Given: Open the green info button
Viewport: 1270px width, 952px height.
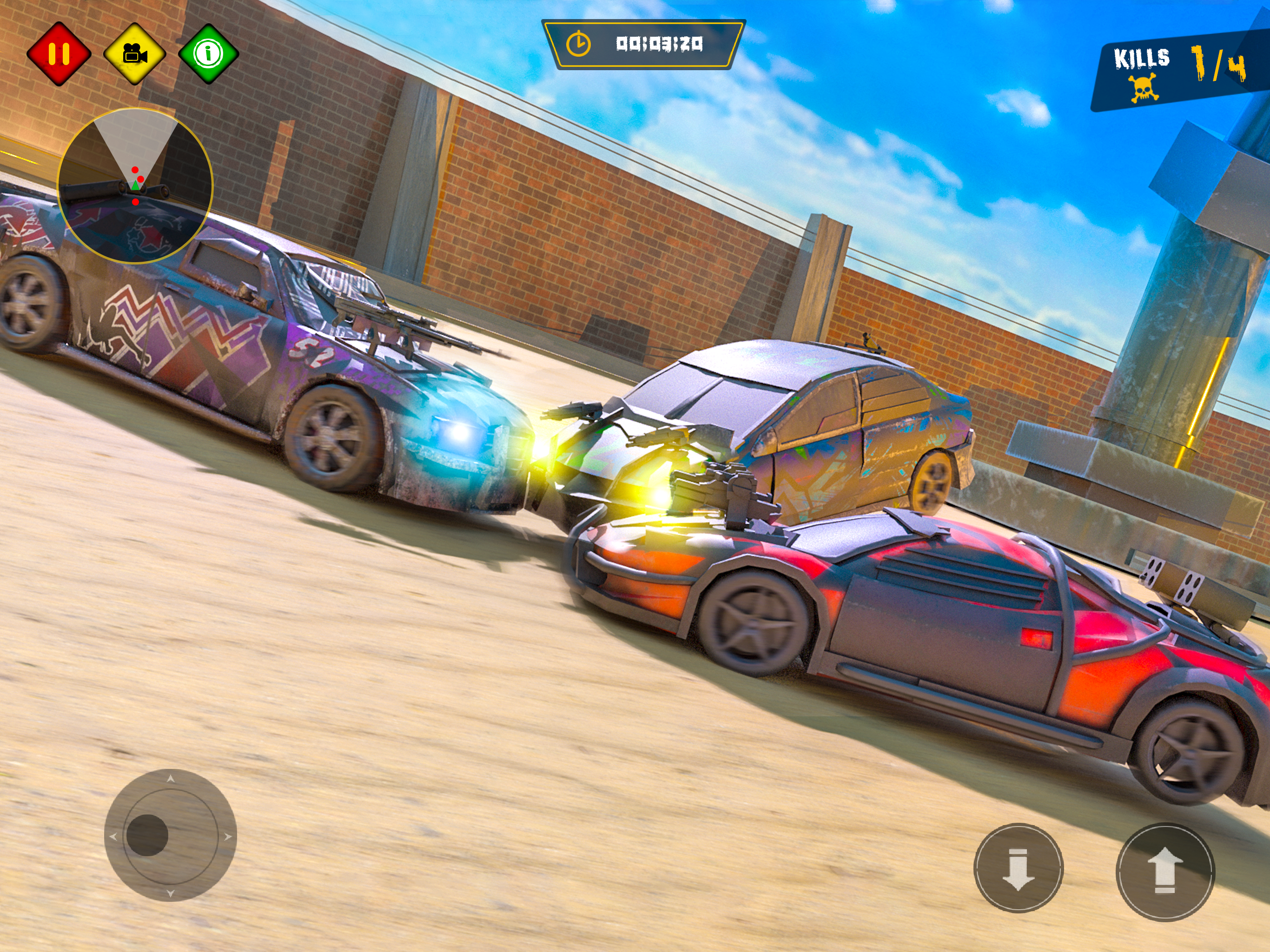Looking at the screenshot, I should (x=208, y=54).
